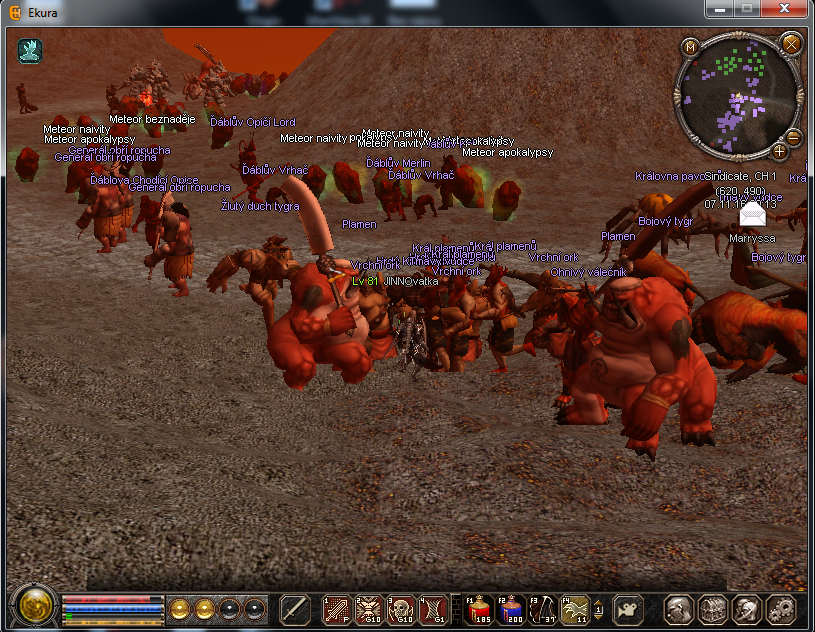
Task: Use the yellow item in quickslot F4
Action: [x=575, y=608]
